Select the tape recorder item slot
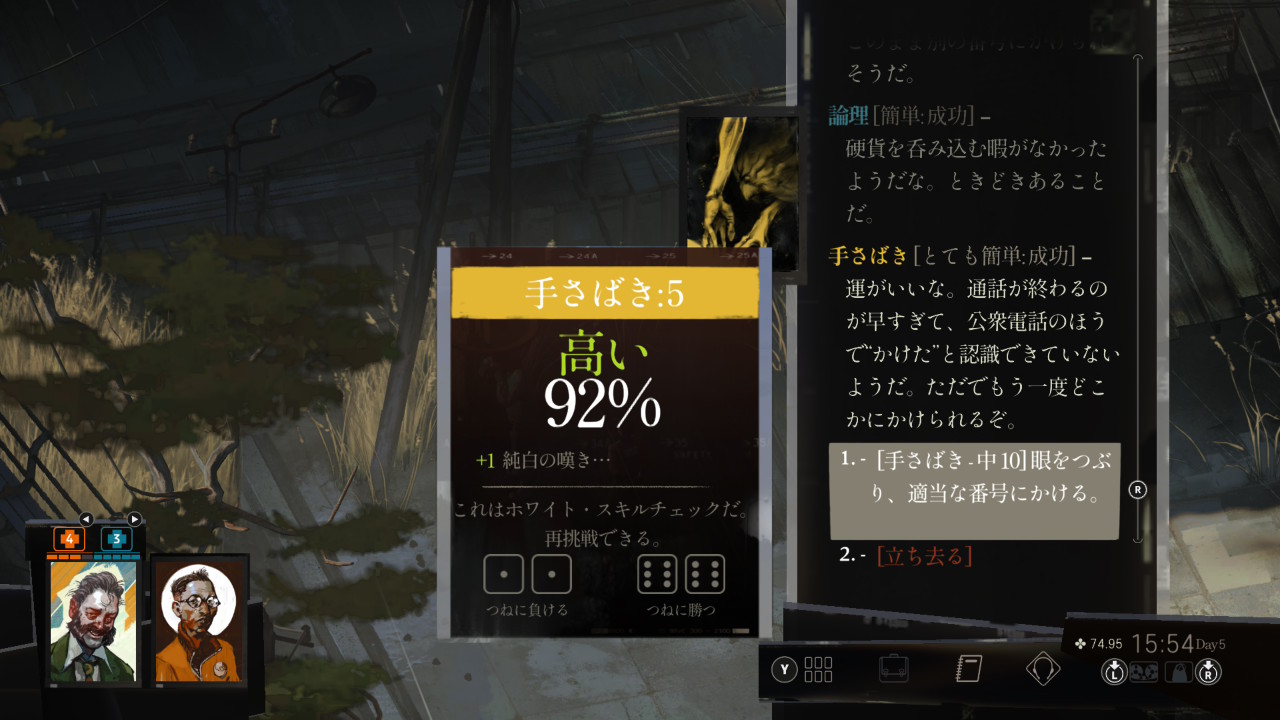This screenshot has height=720, width=1280. click(1144, 672)
